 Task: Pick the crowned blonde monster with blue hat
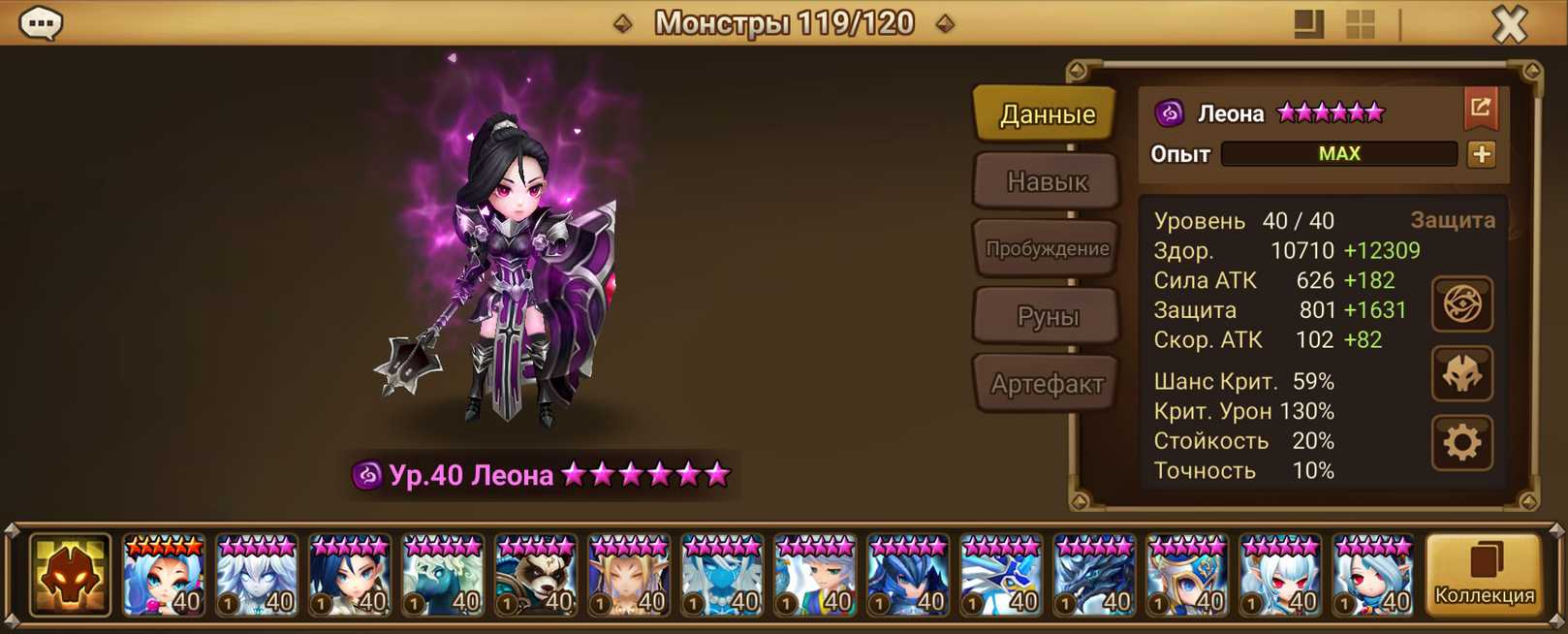tap(1187, 576)
